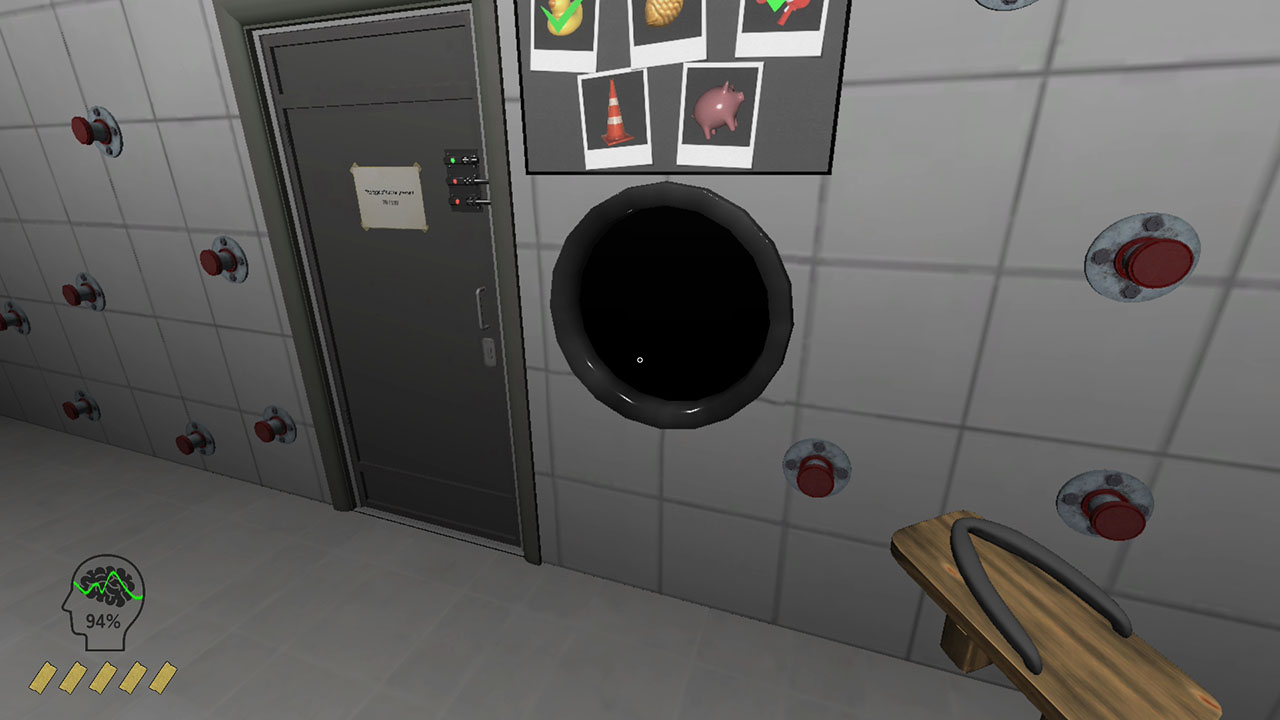
Task: Click the golden taiyaki fish photo
Action: click(x=665, y=20)
